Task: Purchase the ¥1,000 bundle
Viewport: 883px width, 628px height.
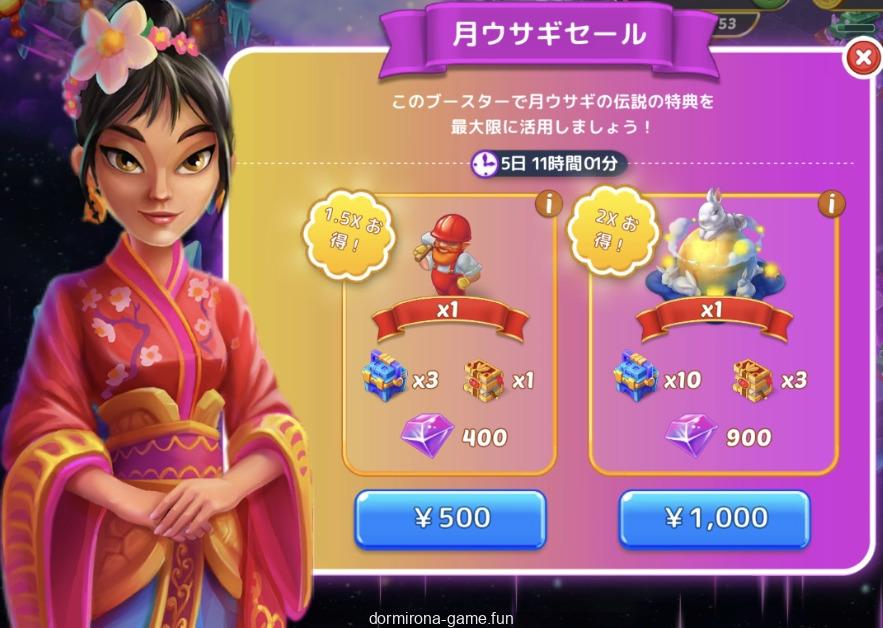Action: 713,518
